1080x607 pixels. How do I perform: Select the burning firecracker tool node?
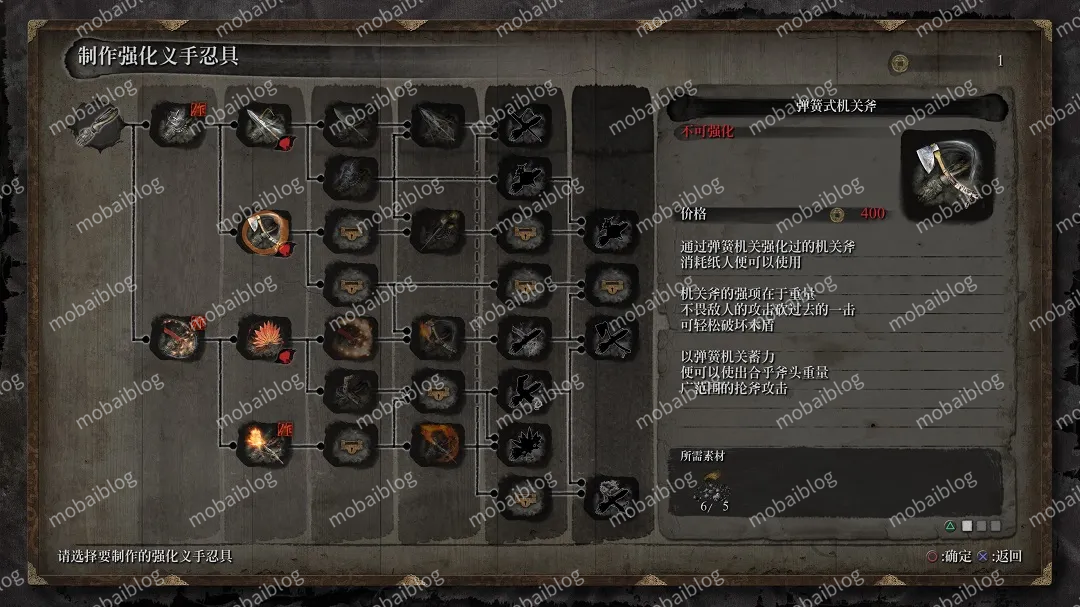tap(265, 443)
